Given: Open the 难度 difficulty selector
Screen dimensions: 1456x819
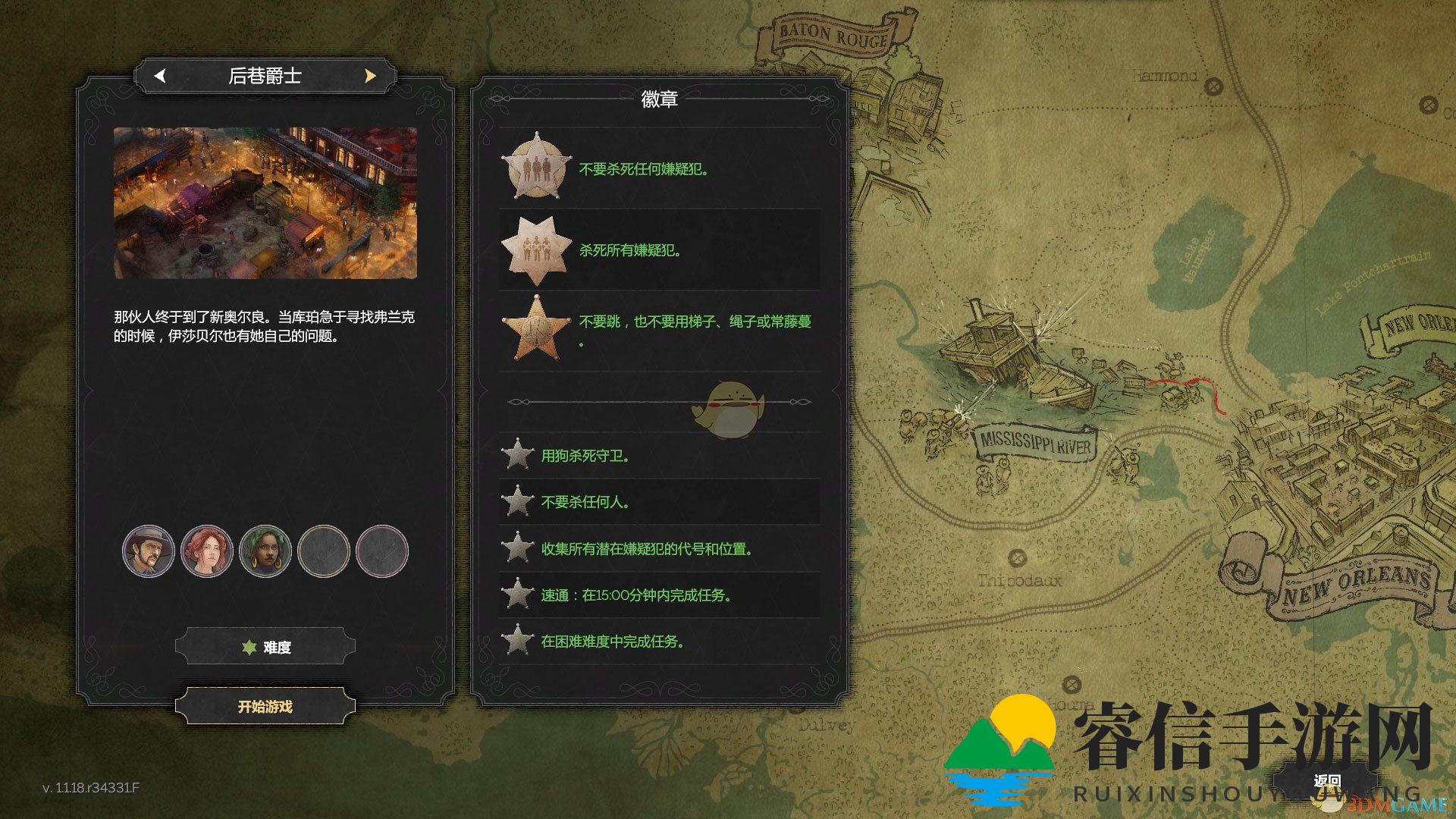Looking at the screenshot, I should tap(264, 646).
